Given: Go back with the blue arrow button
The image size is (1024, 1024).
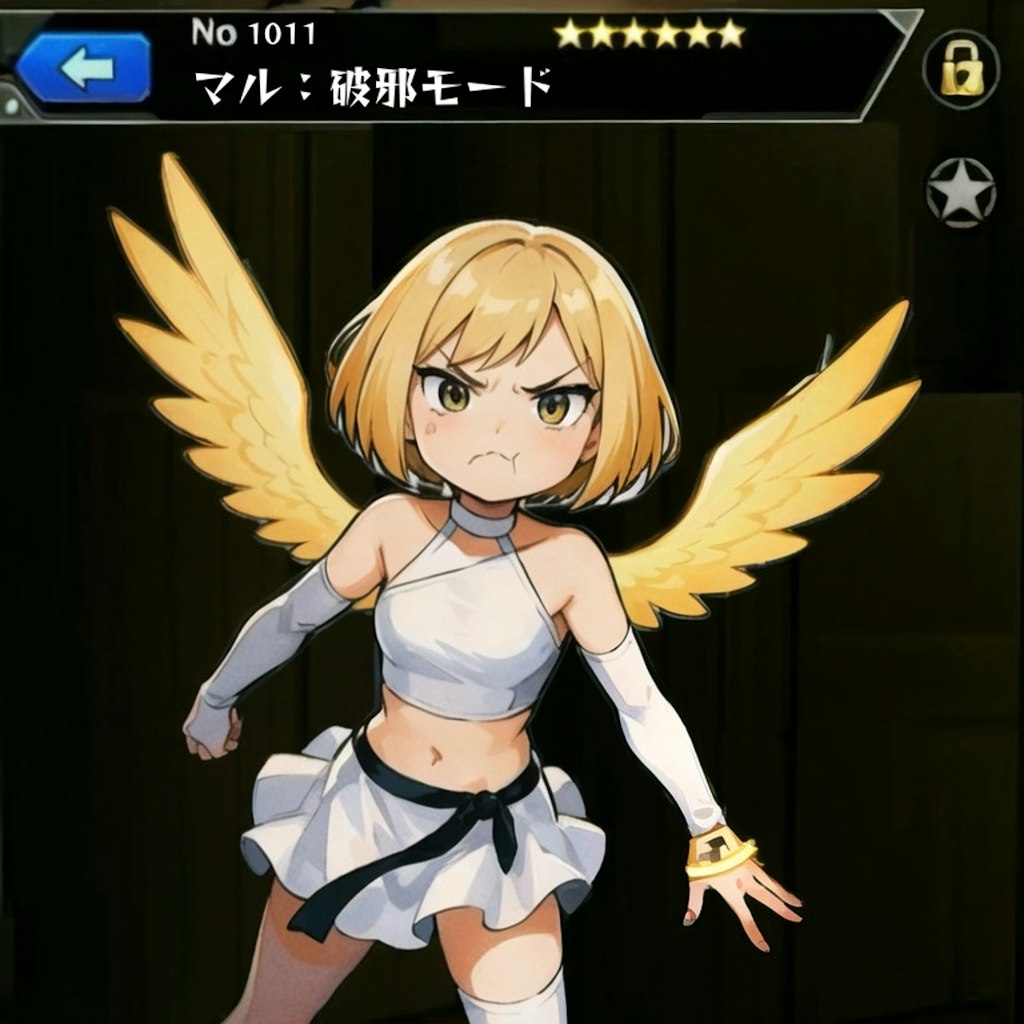Looking at the screenshot, I should click(x=85, y=68).
